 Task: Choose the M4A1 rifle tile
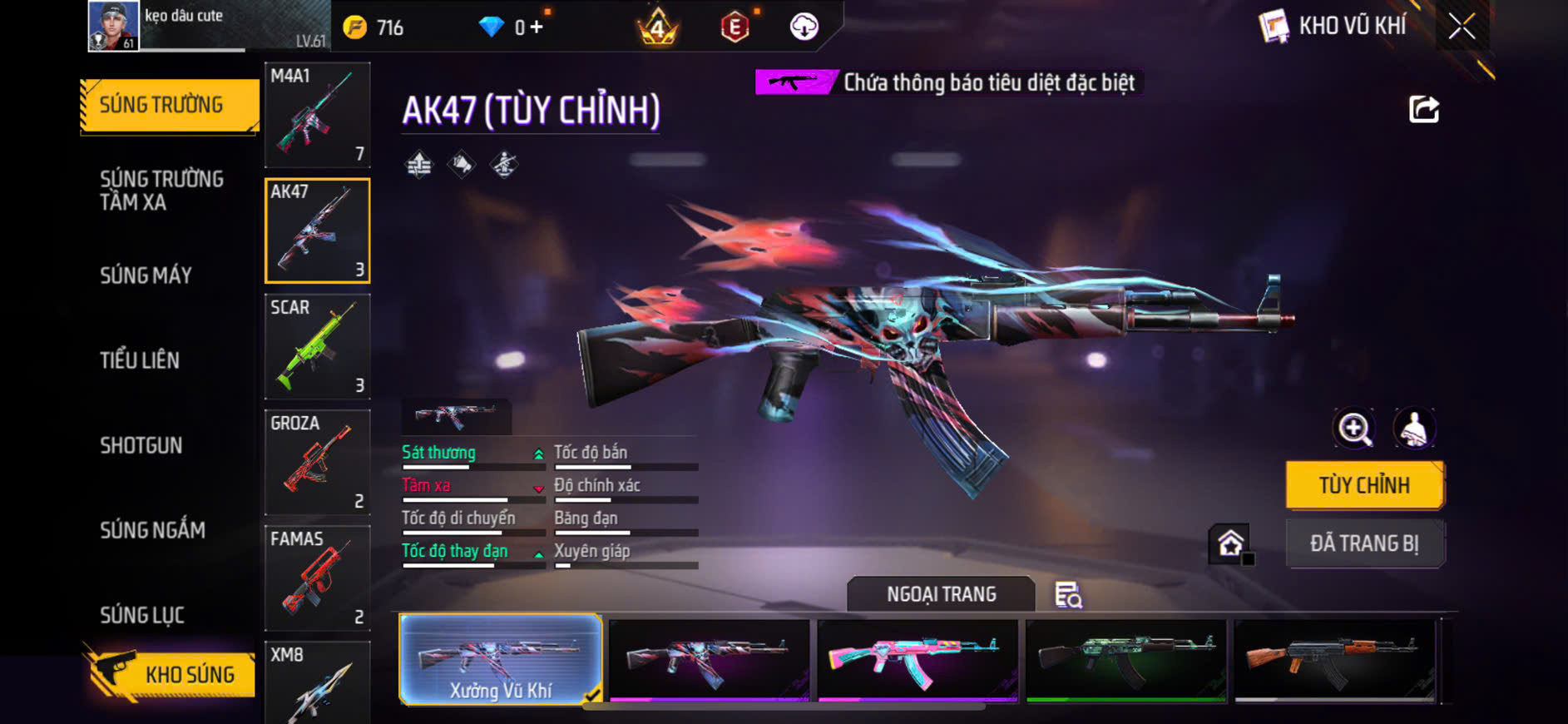pos(317,115)
